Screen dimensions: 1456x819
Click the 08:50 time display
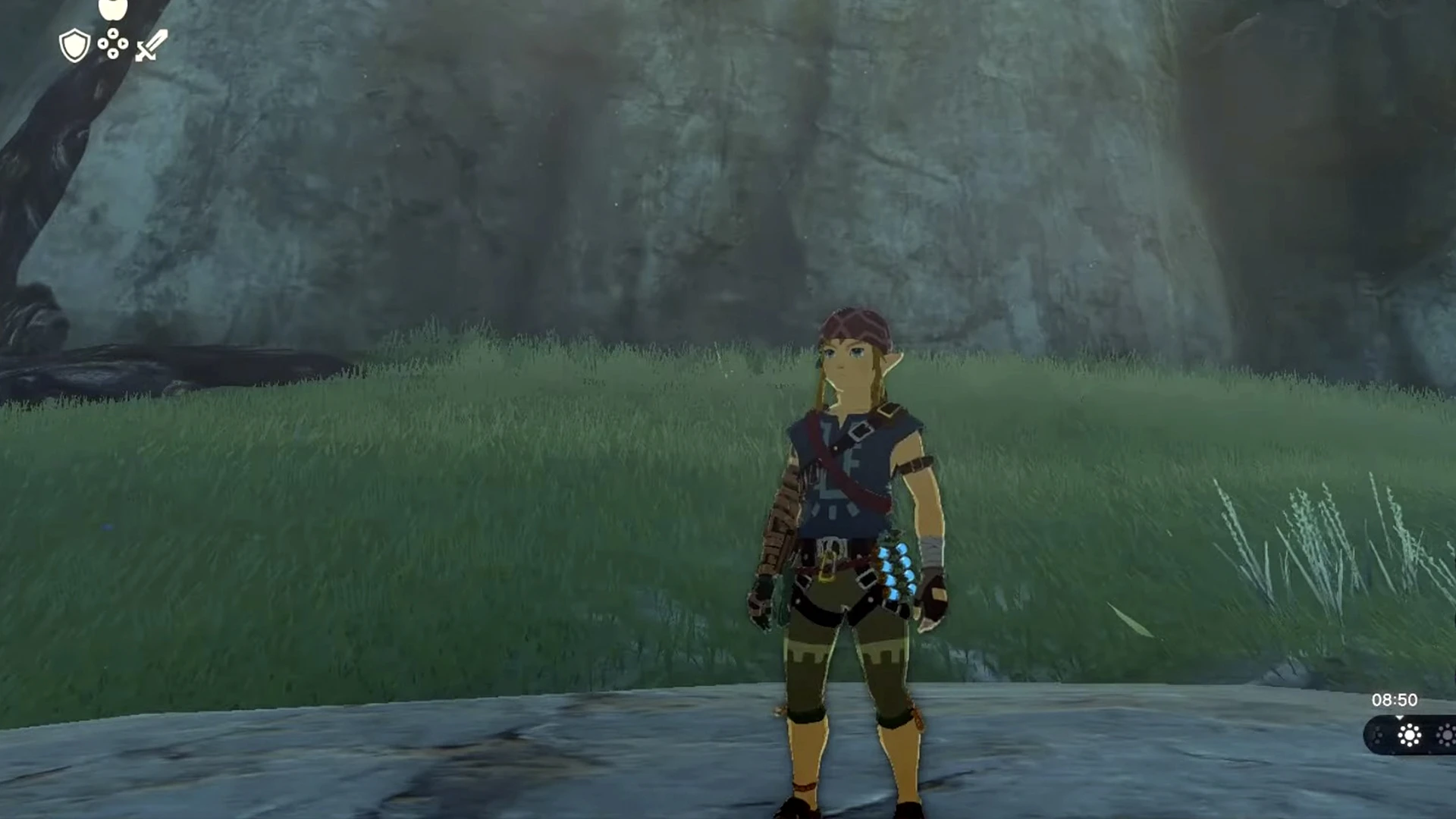pos(1394,700)
